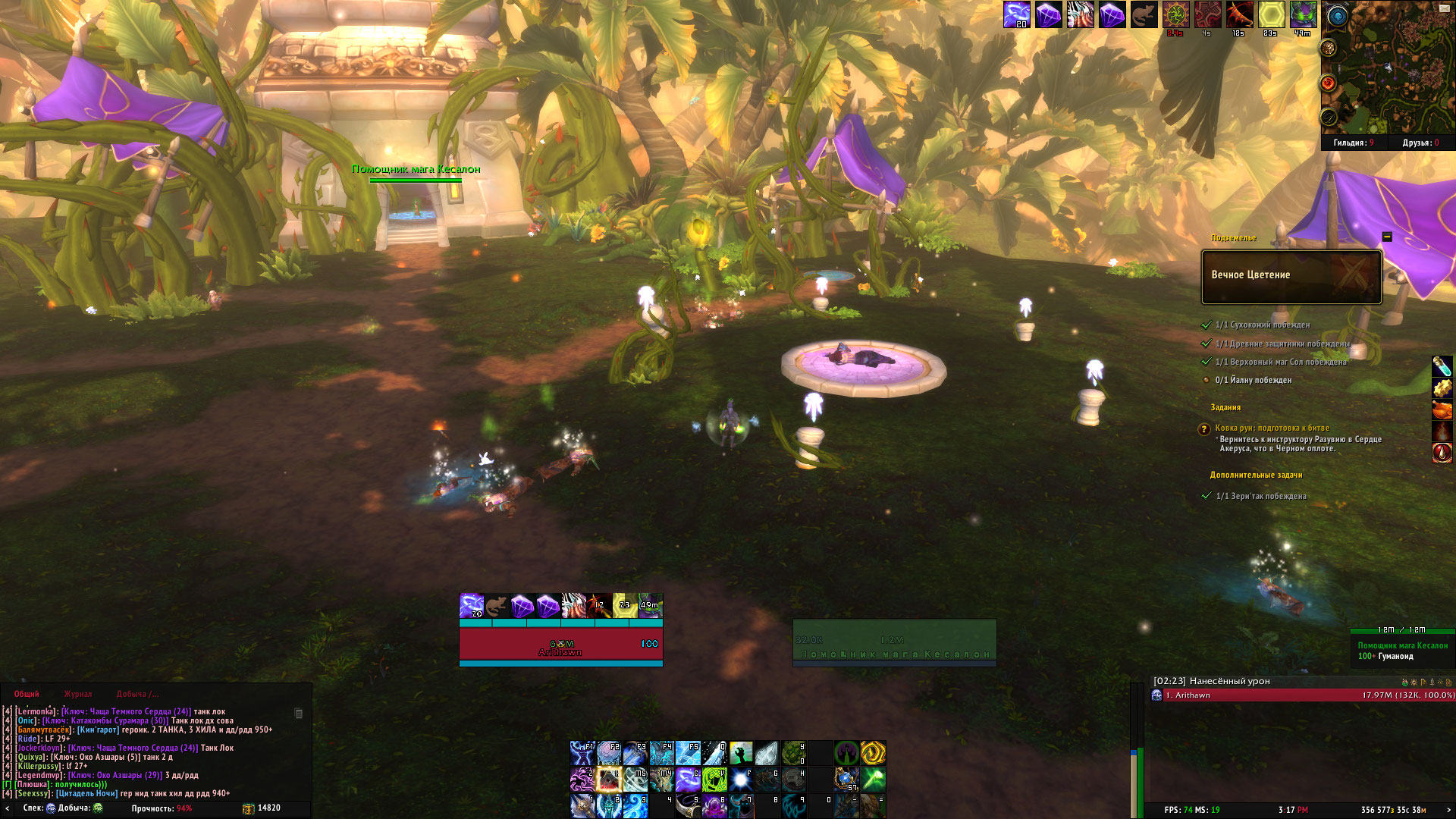
Task: Cast the green glyph ability bound to V
Action: (x=714, y=779)
